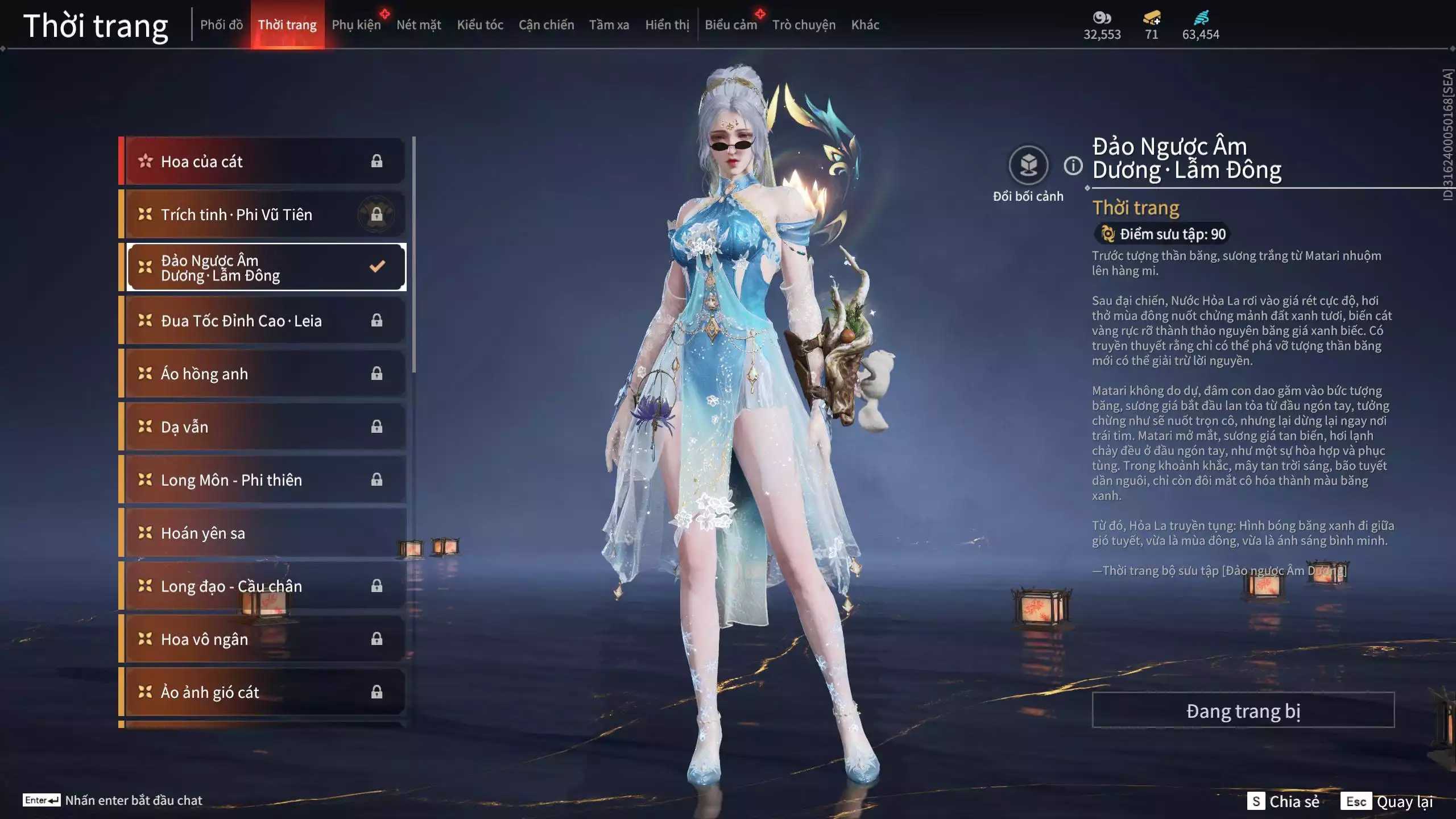Open the Cận chiến tab
This screenshot has height=819, width=1456.
[546, 25]
